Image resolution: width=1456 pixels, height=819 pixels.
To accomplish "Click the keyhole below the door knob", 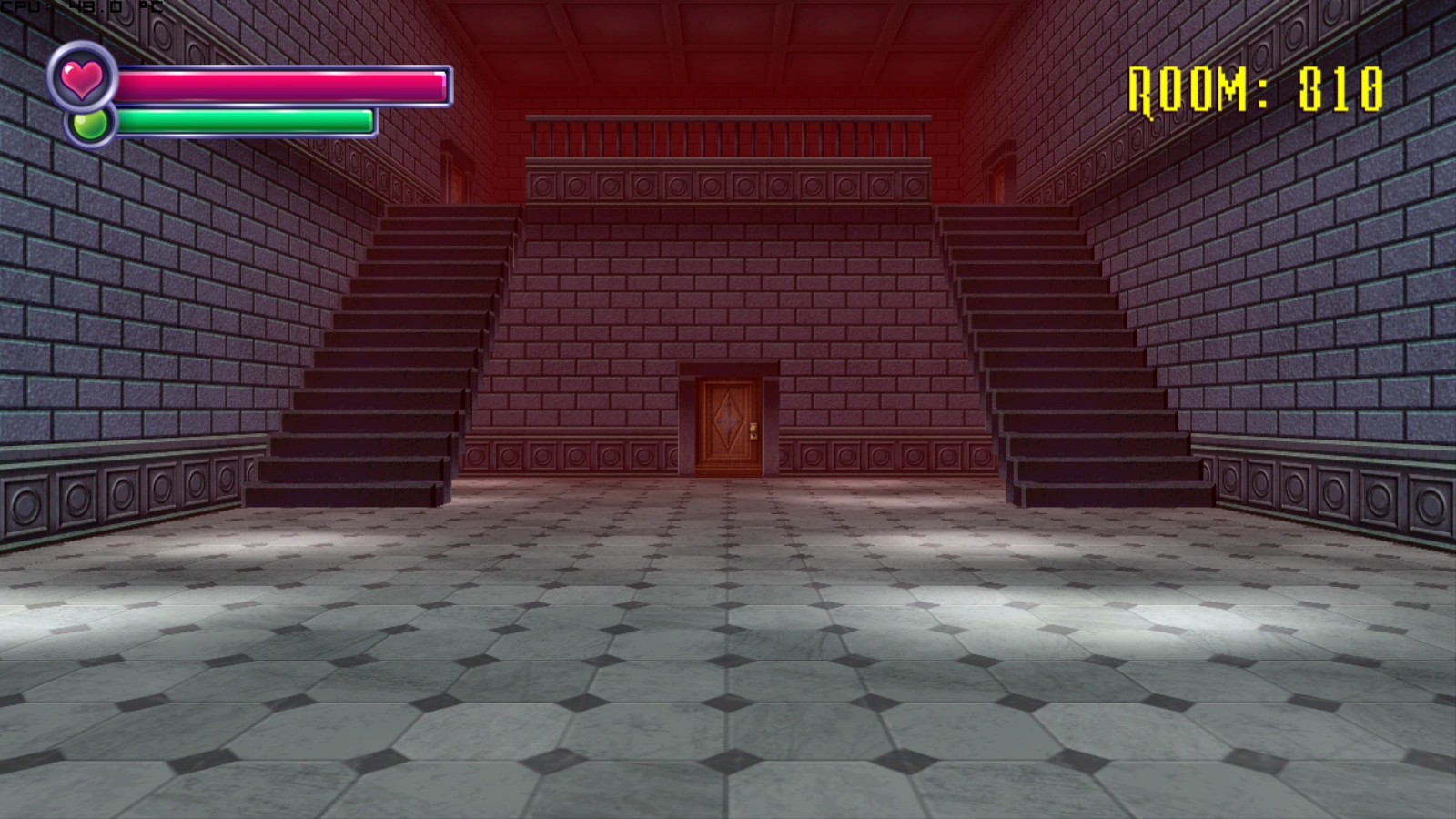I will [754, 437].
